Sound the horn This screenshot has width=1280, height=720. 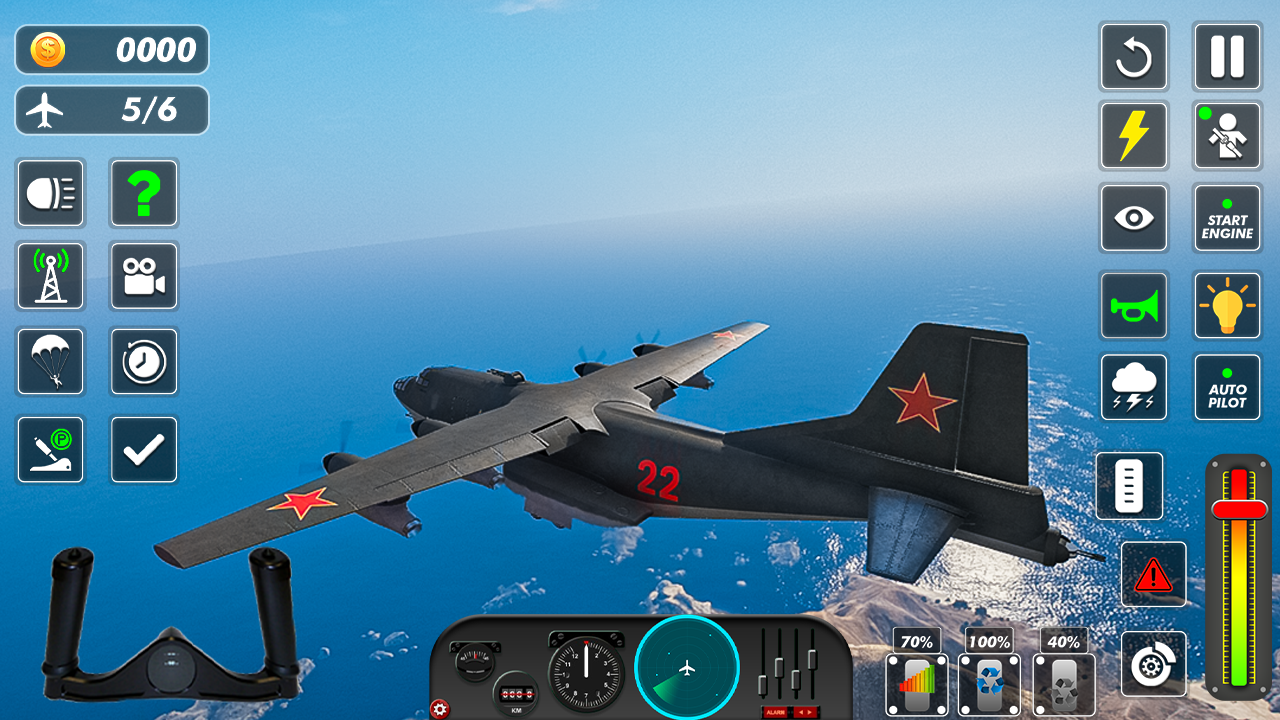(x=1134, y=306)
